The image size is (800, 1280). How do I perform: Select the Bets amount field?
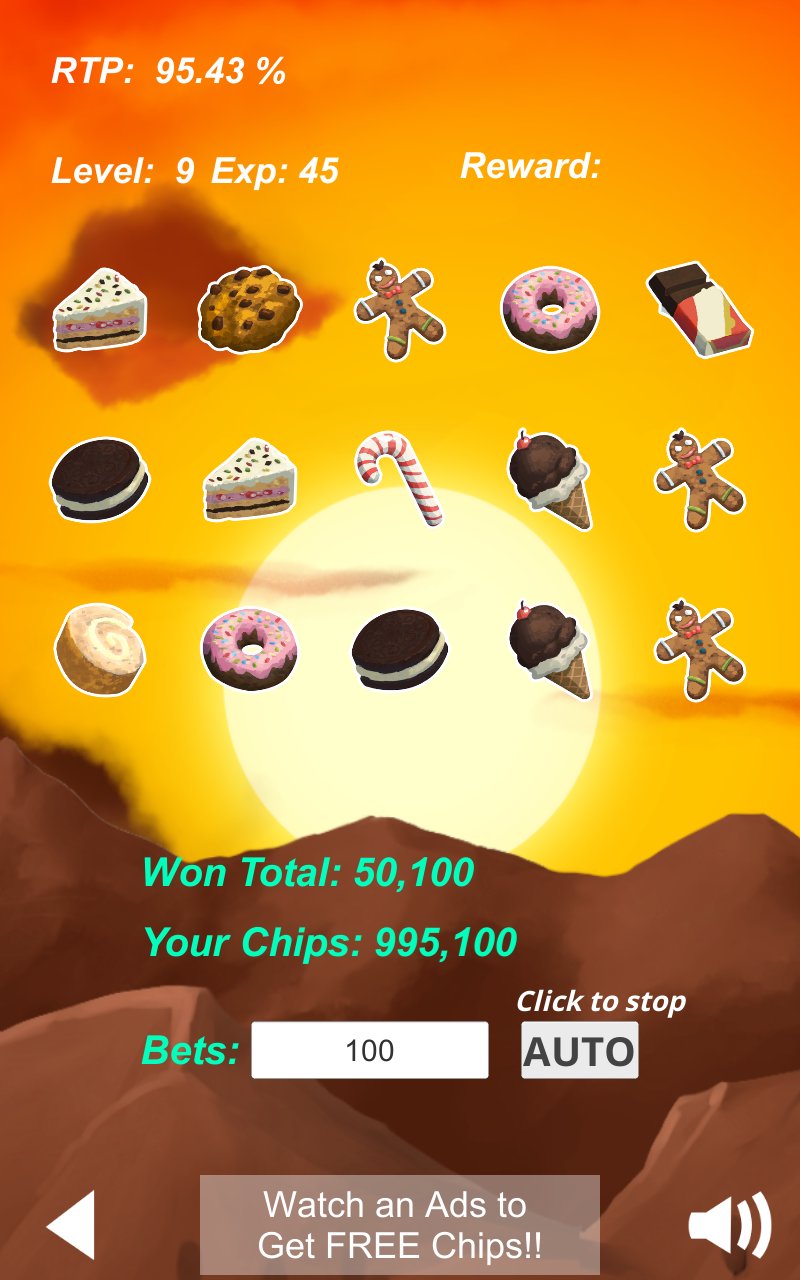tap(370, 1050)
